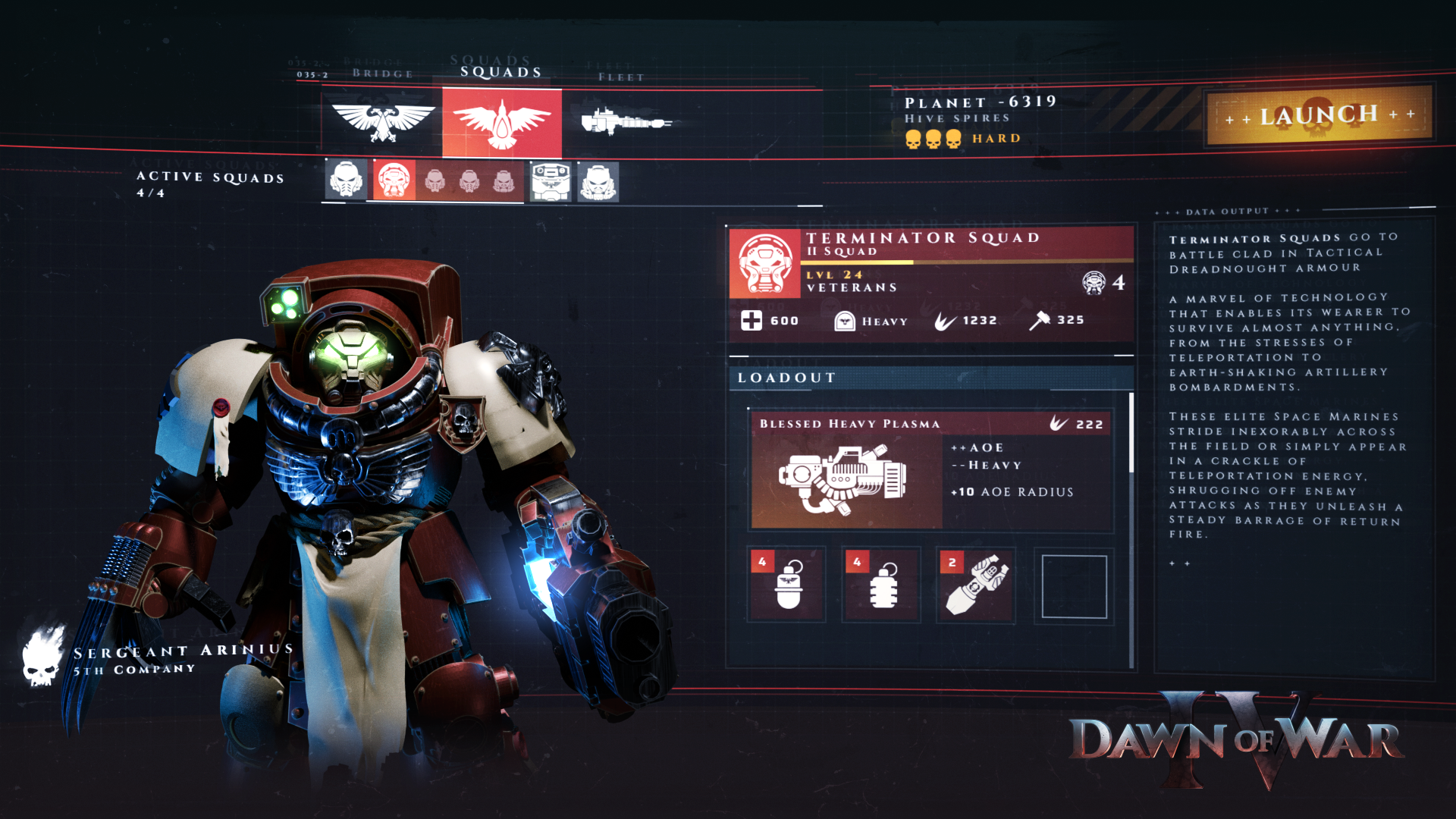
Task: Open the Blessed Heavy Plasma weapon card
Action: click(931, 471)
